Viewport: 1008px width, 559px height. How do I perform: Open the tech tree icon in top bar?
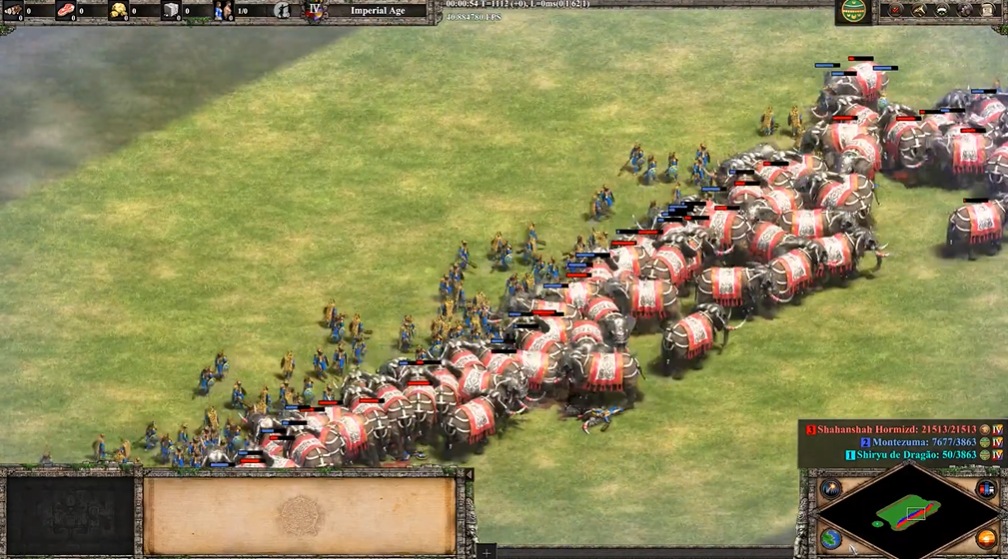tap(919, 10)
